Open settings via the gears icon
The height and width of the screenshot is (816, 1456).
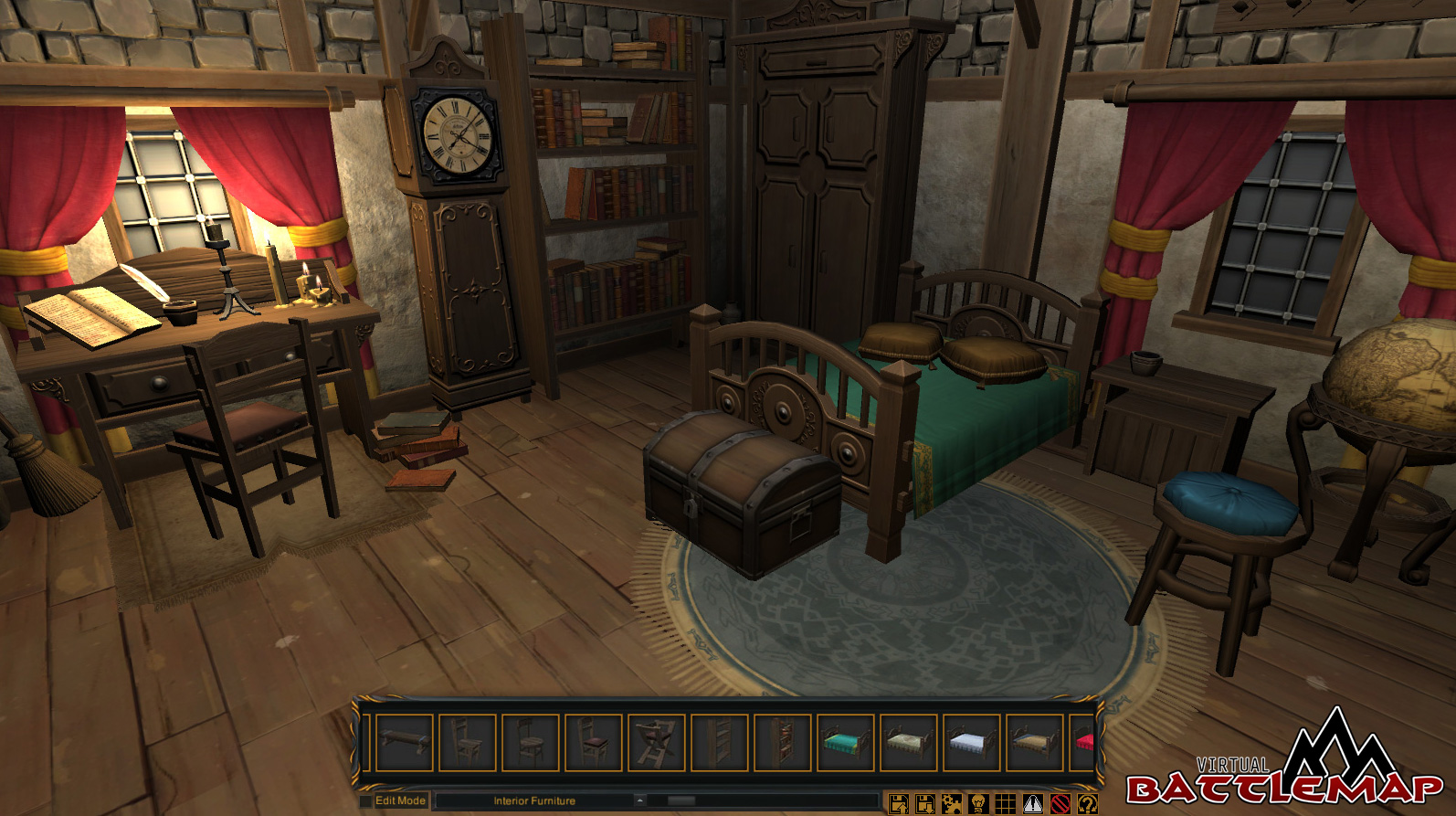click(951, 804)
